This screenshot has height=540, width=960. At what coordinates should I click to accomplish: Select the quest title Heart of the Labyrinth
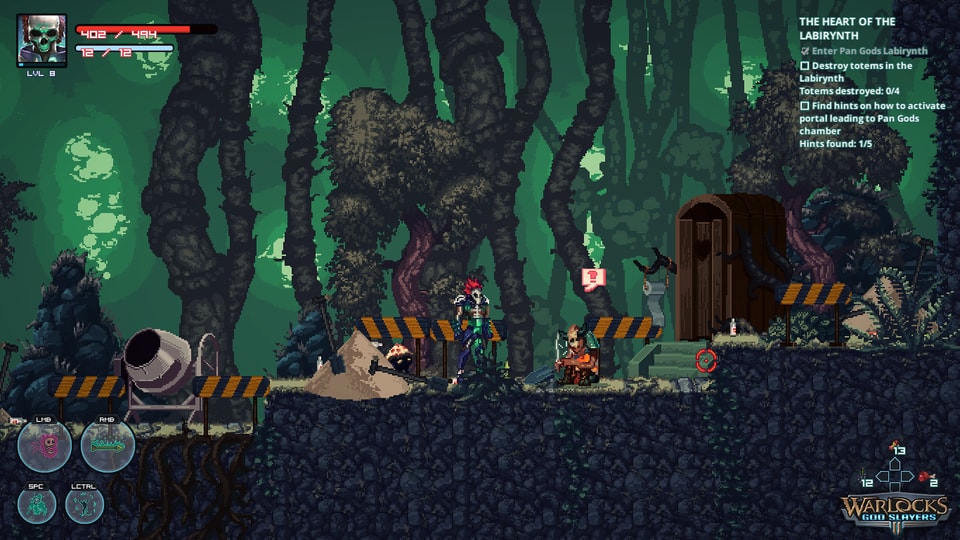(x=847, y=28)
